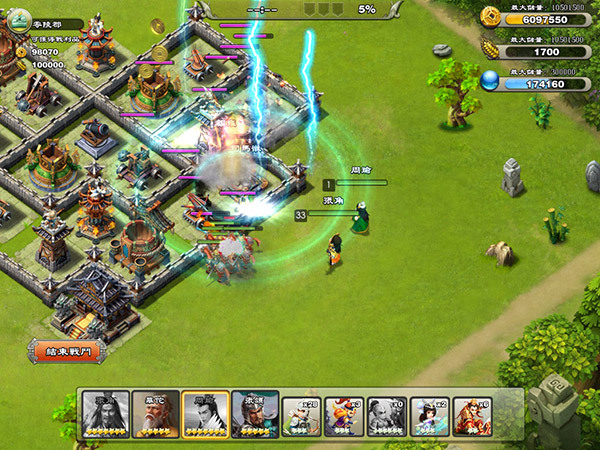Choose the bald elder hero card

pyautogui.click(x=155, y=414)
